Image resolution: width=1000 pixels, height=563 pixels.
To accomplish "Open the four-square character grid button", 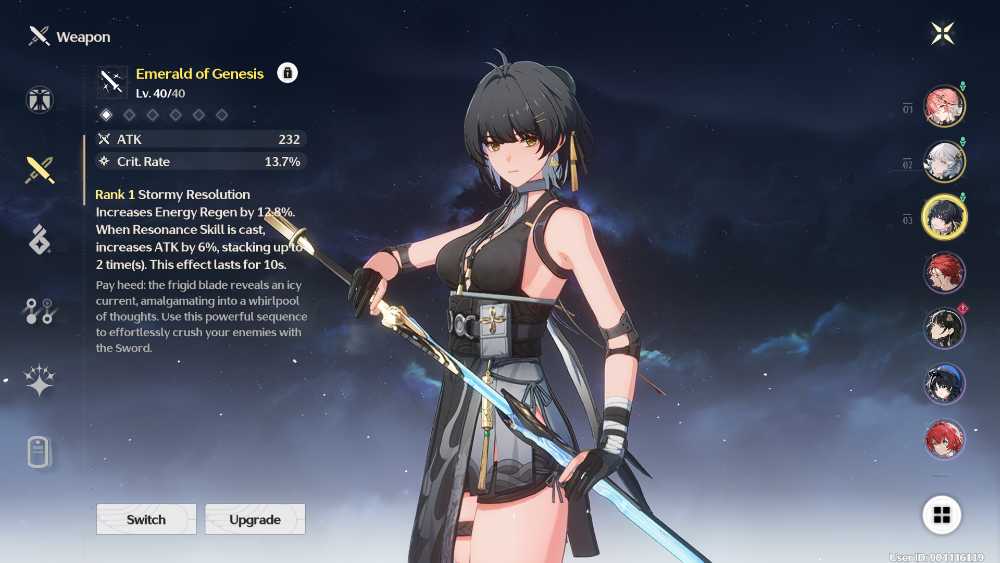I will coord(941,515).
